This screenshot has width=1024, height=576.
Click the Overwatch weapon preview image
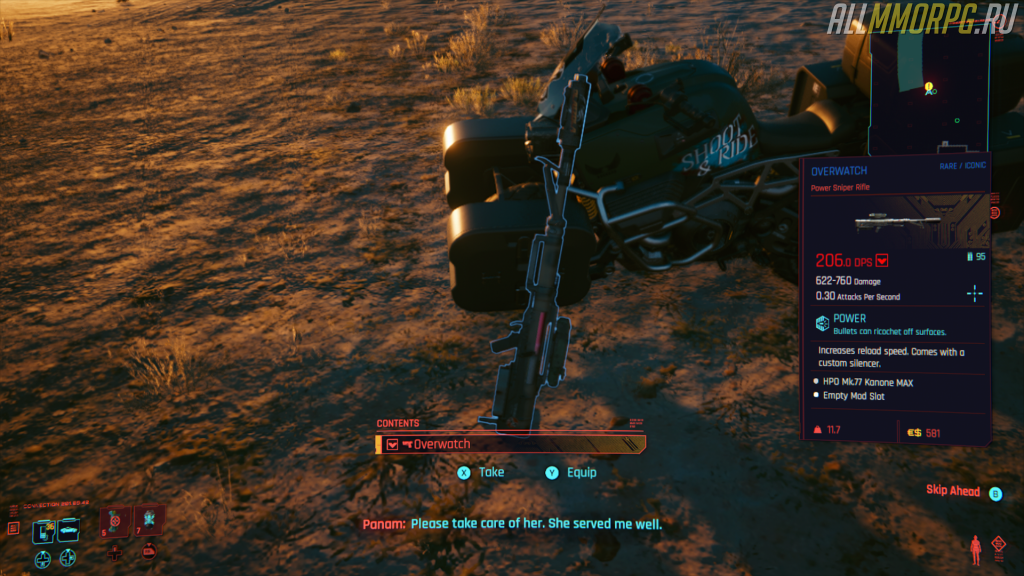[897, 222]
